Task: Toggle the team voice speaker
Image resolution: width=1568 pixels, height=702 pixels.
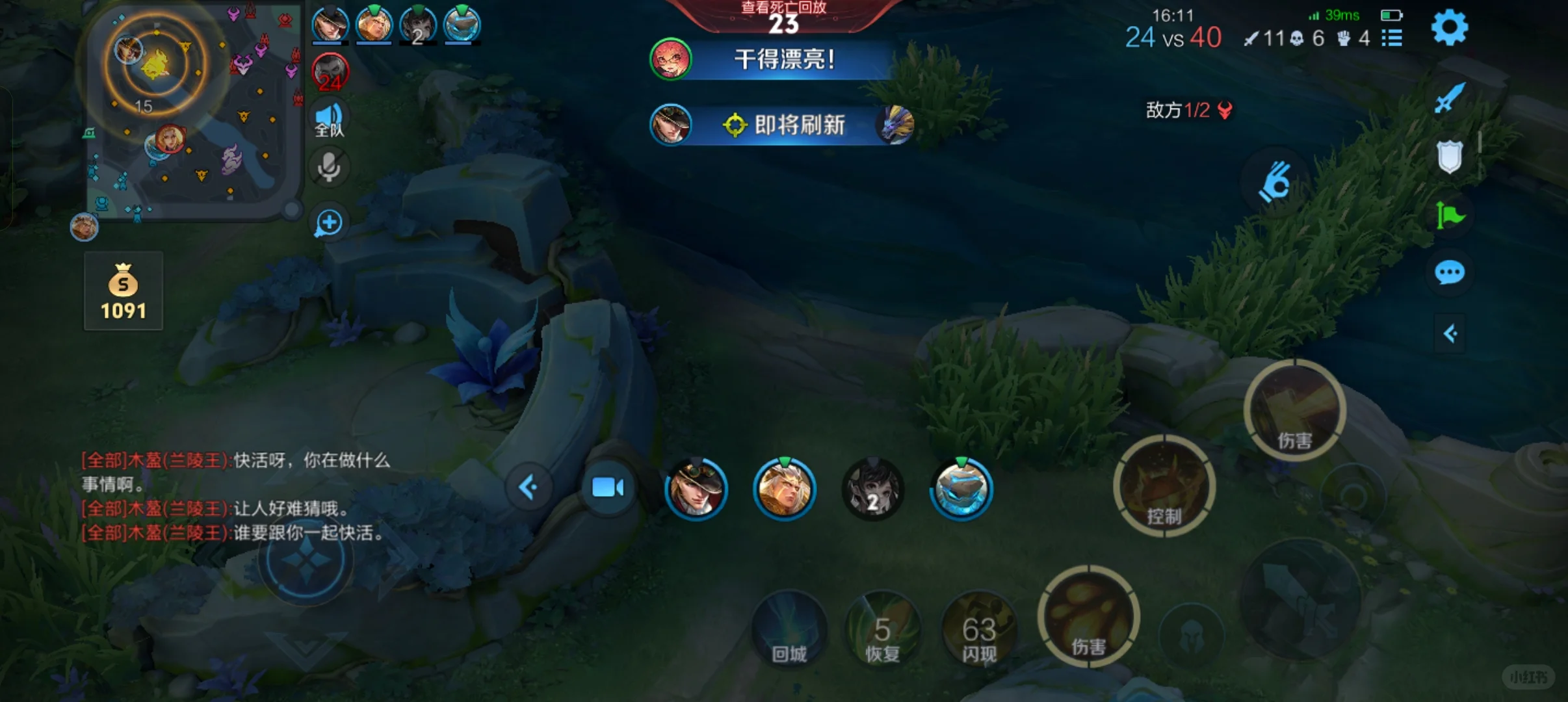Action: 329,120
